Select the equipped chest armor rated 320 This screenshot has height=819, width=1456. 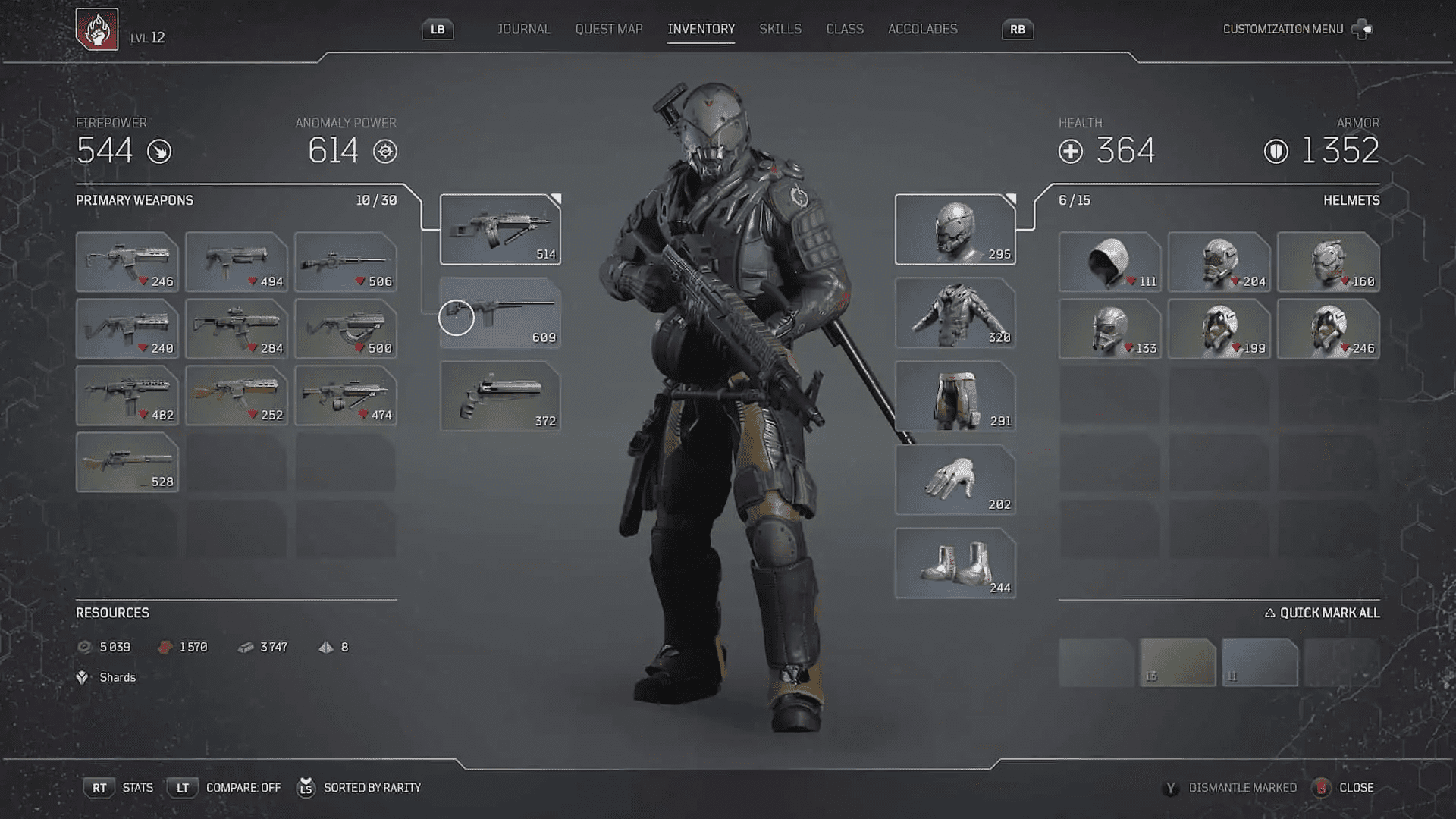coord(955,312)
